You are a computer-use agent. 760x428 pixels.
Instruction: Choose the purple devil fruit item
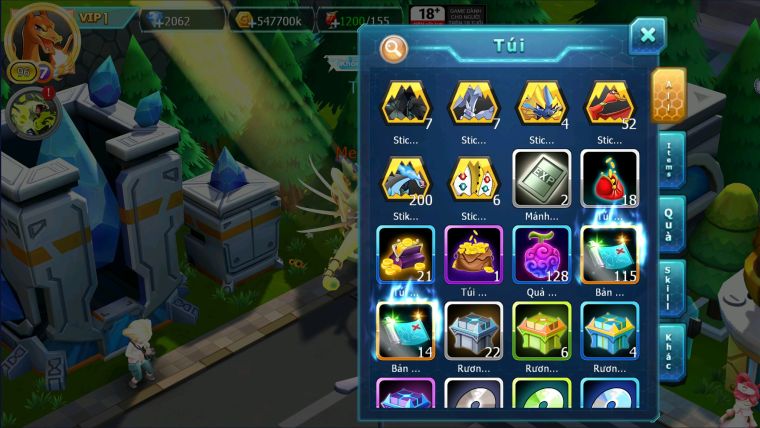[541, 254]
